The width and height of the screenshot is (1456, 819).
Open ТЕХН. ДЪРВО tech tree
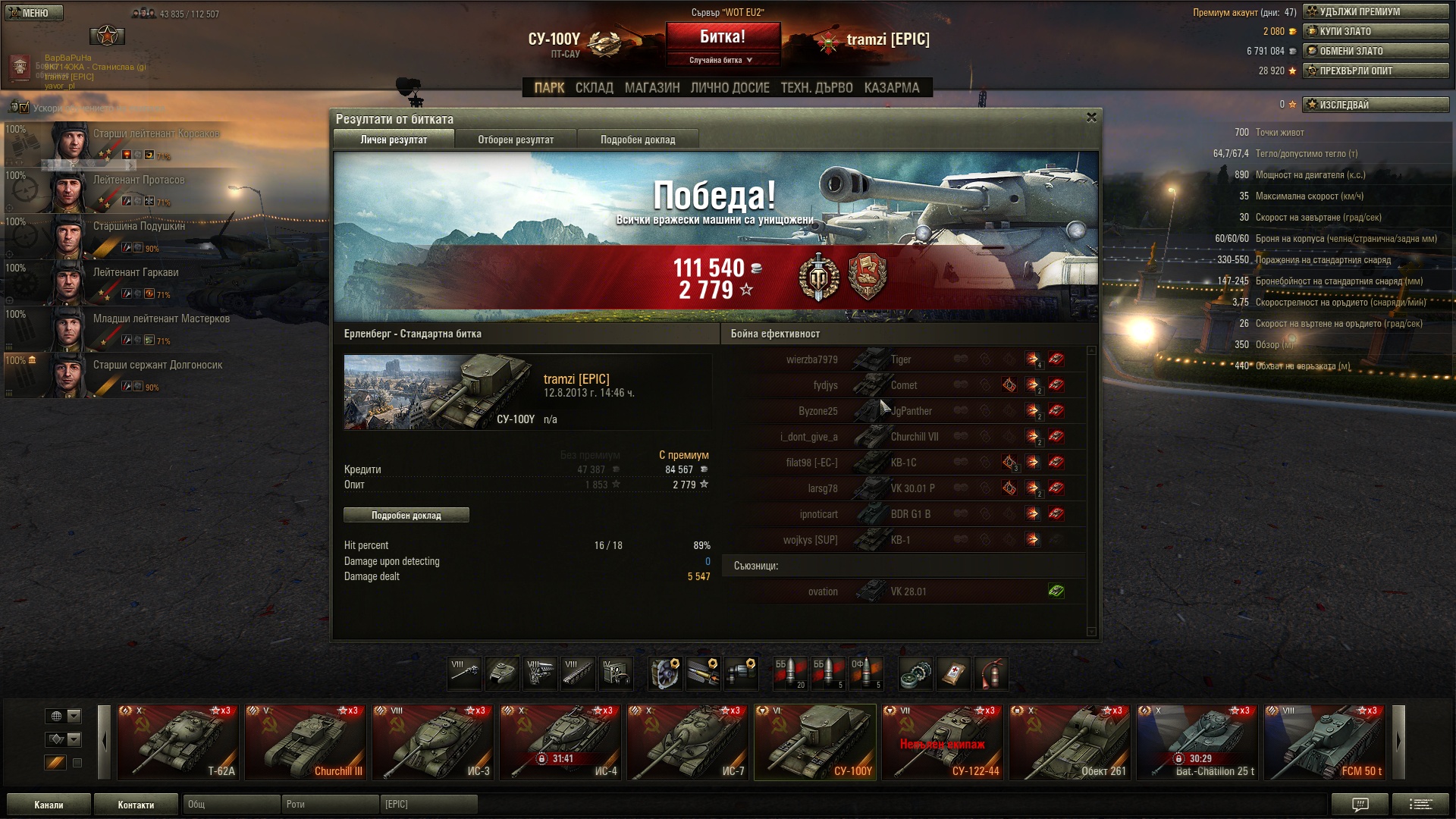817,88
